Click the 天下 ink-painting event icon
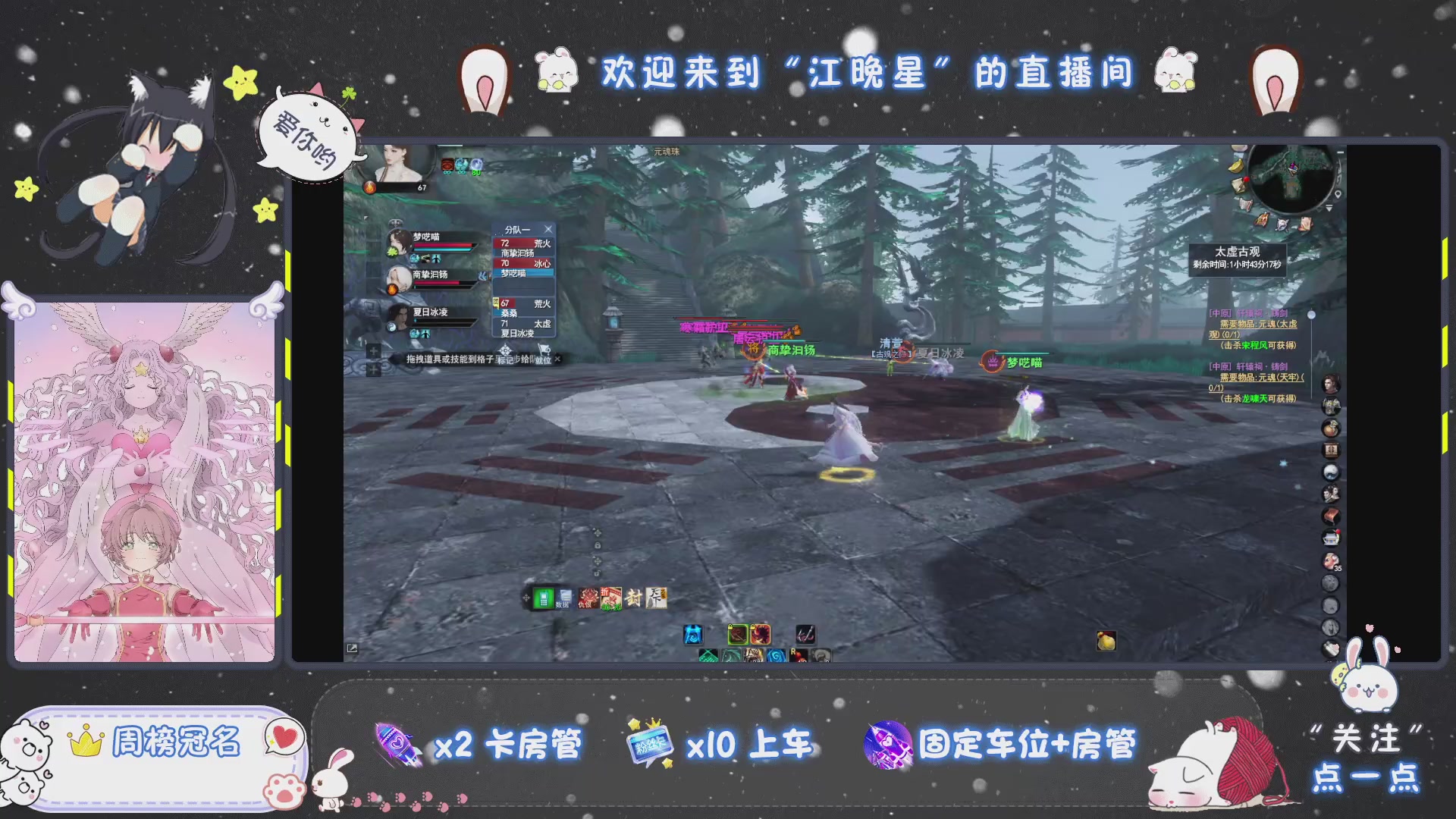The height and width of the screenshot is (819, 1456). pos(655,598)
